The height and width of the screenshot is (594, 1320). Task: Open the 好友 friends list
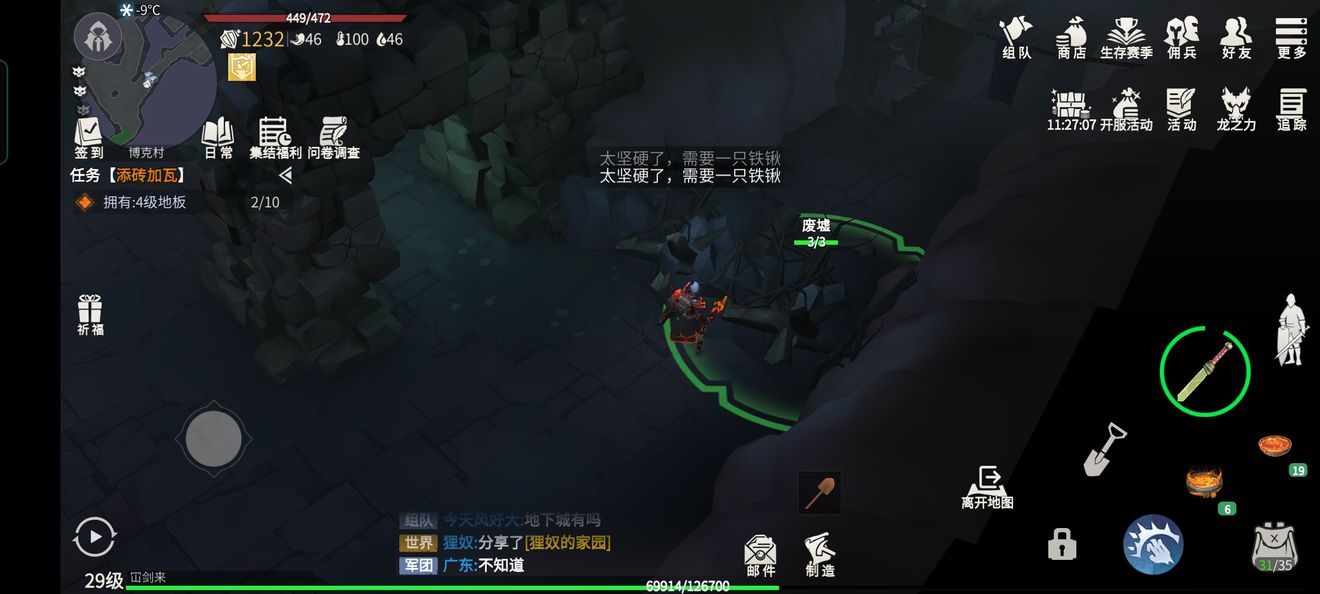pos(1237,37)
